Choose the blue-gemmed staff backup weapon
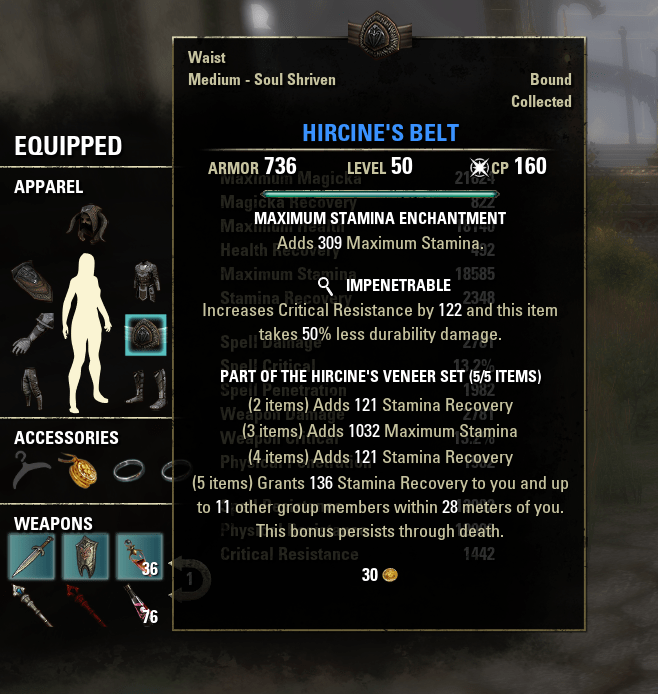Image resolution: width=658 pixels, height=694 pixels. tap(32, 605)
